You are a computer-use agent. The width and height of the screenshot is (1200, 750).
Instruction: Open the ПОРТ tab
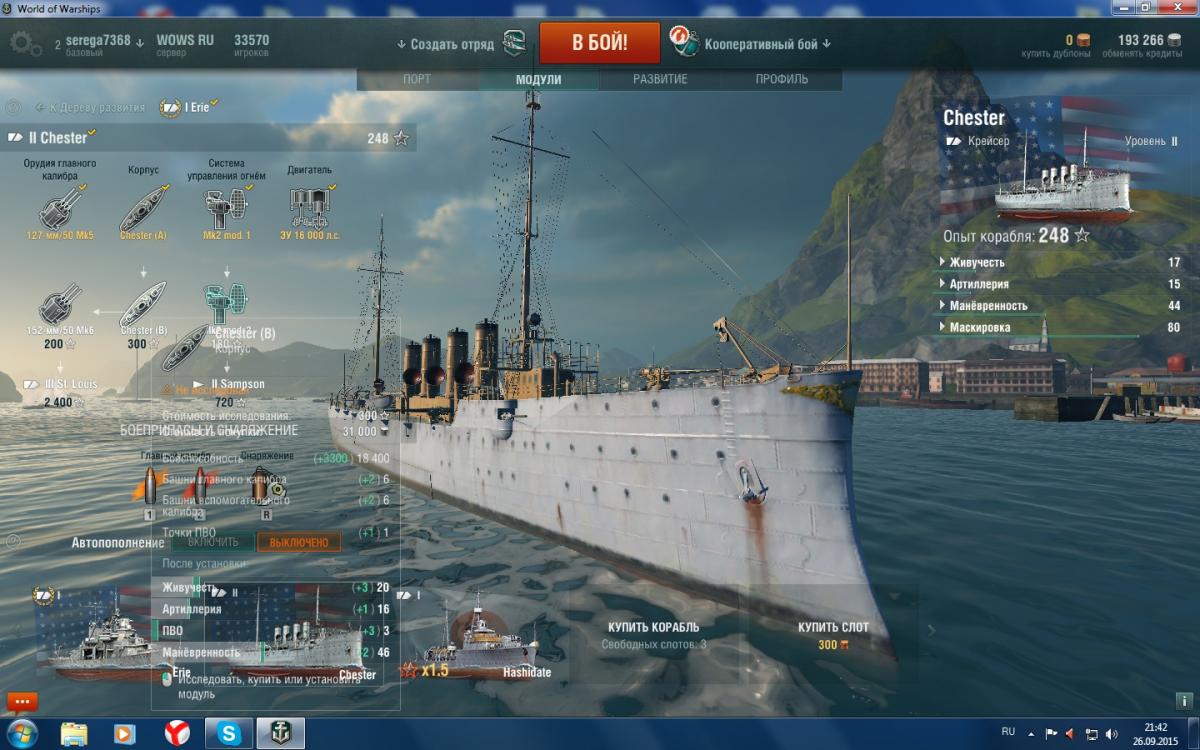click(x=417, y=79)
